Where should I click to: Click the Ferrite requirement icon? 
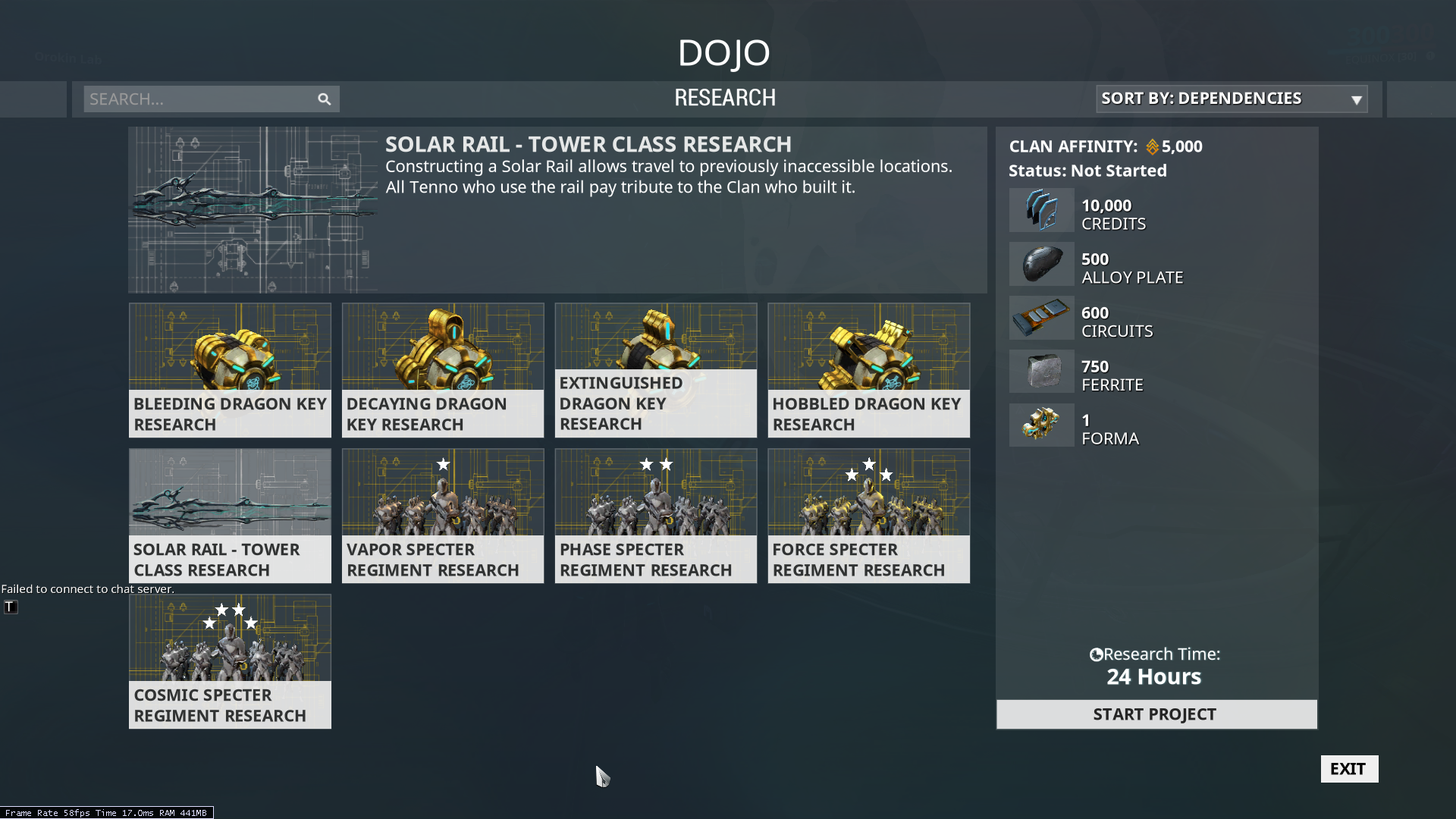pyautogui.click(x=1041, y=372)
